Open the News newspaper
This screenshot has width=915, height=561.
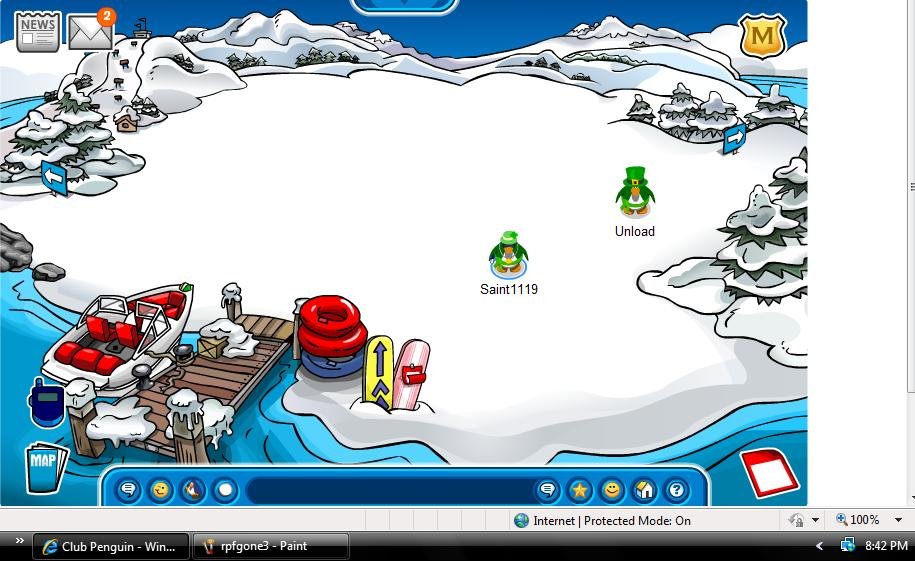point(38,31)
